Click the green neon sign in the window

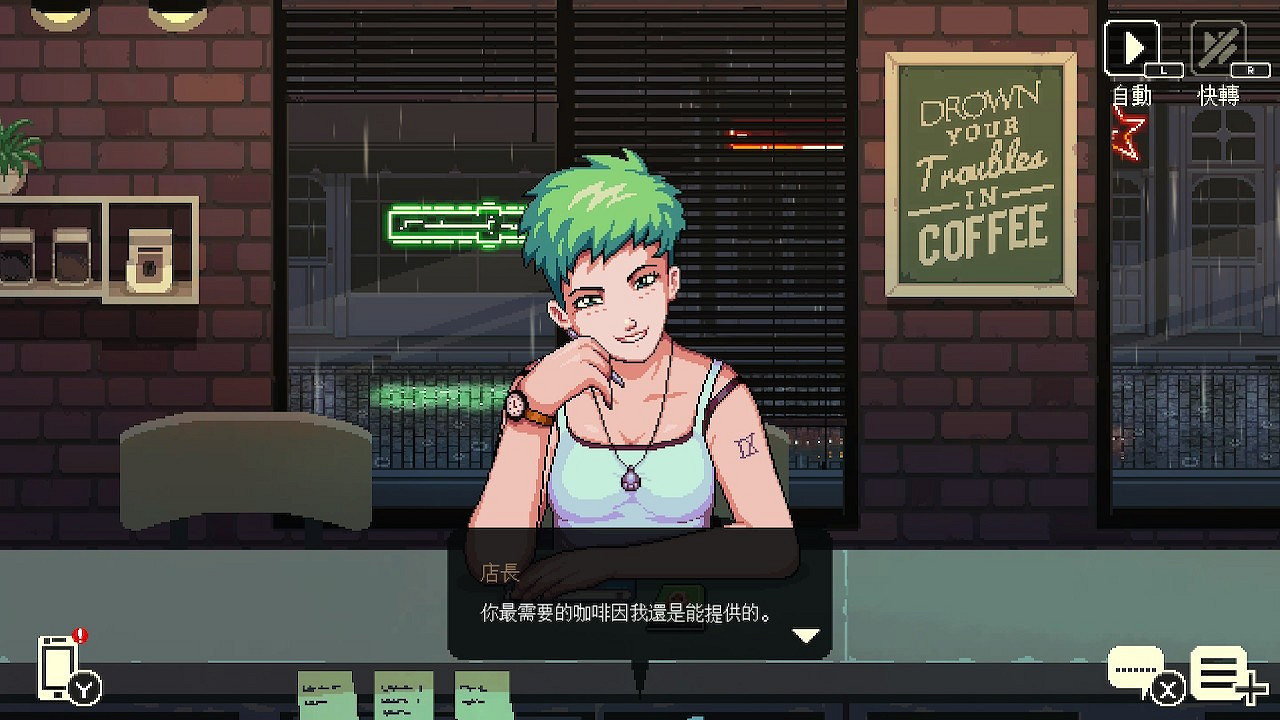tap(455, 225)
